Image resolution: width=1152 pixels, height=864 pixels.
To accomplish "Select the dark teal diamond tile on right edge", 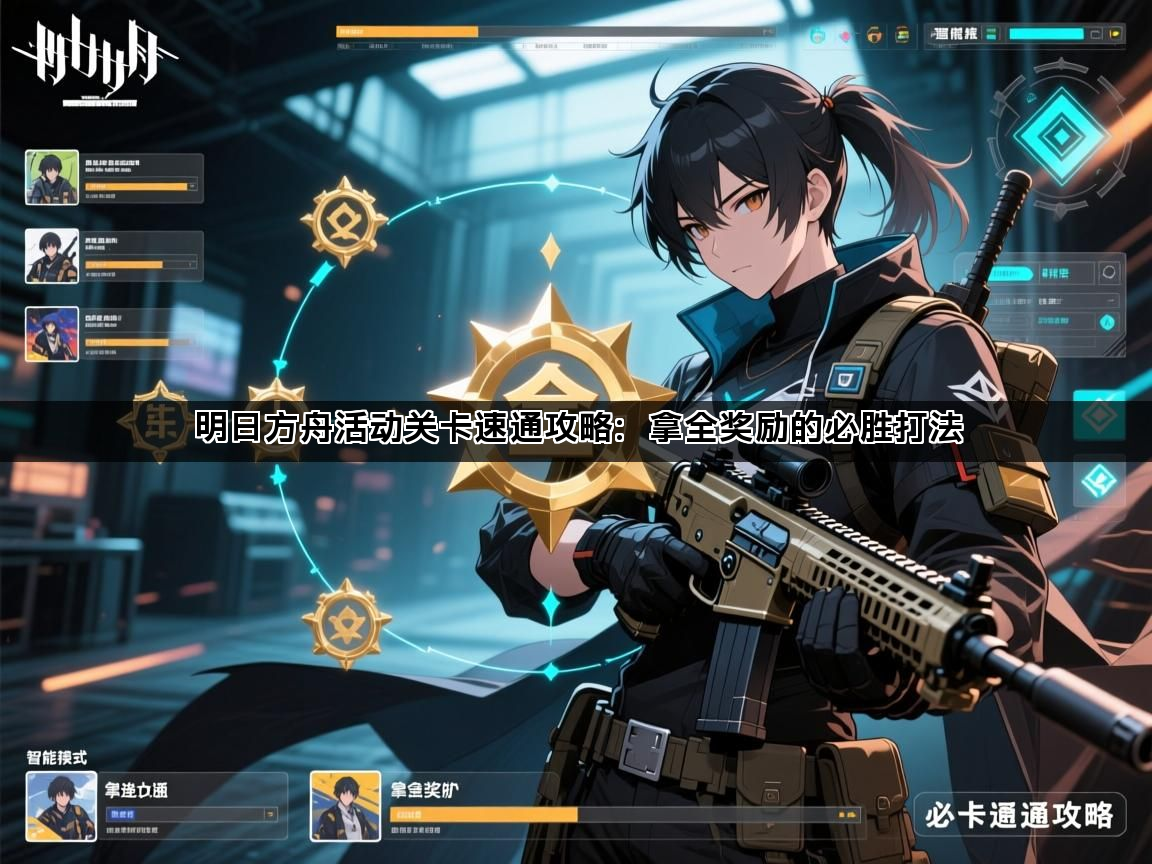I will click(x=1099, y=416).
